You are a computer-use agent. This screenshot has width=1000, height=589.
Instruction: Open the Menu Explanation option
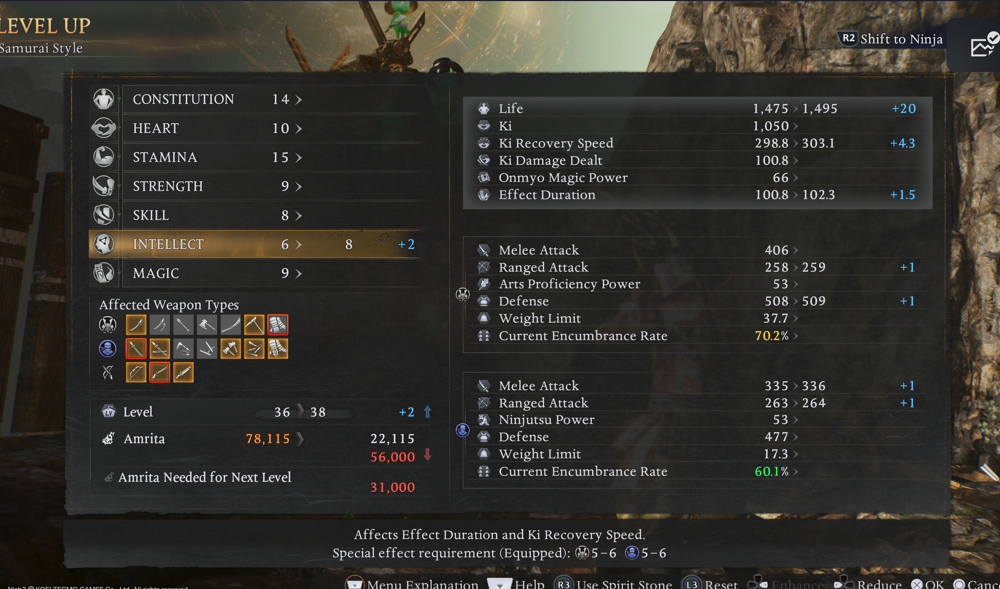pyautogui.click(x=412, y=583)
